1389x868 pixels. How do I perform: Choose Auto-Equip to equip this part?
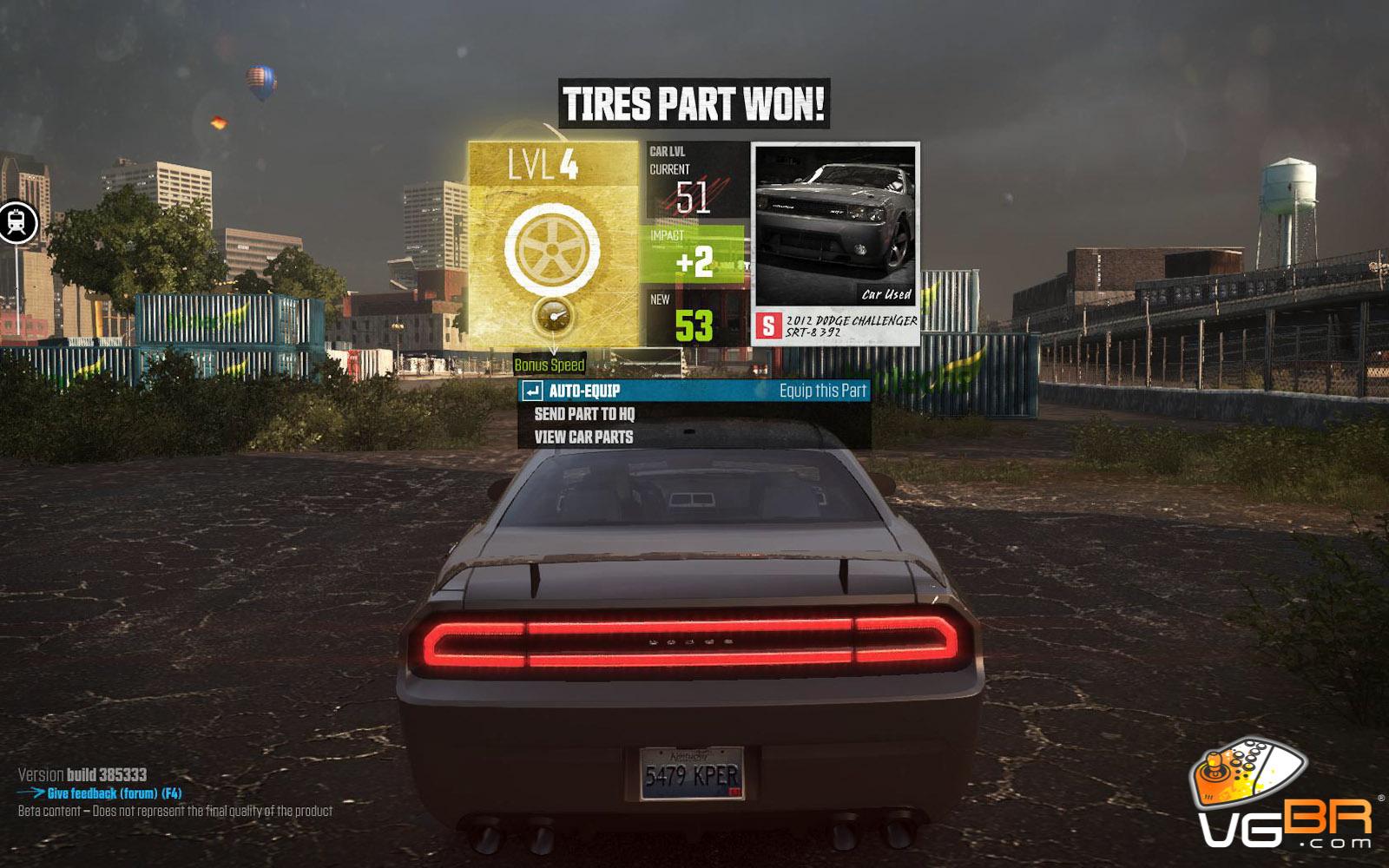tap(693, 391)
